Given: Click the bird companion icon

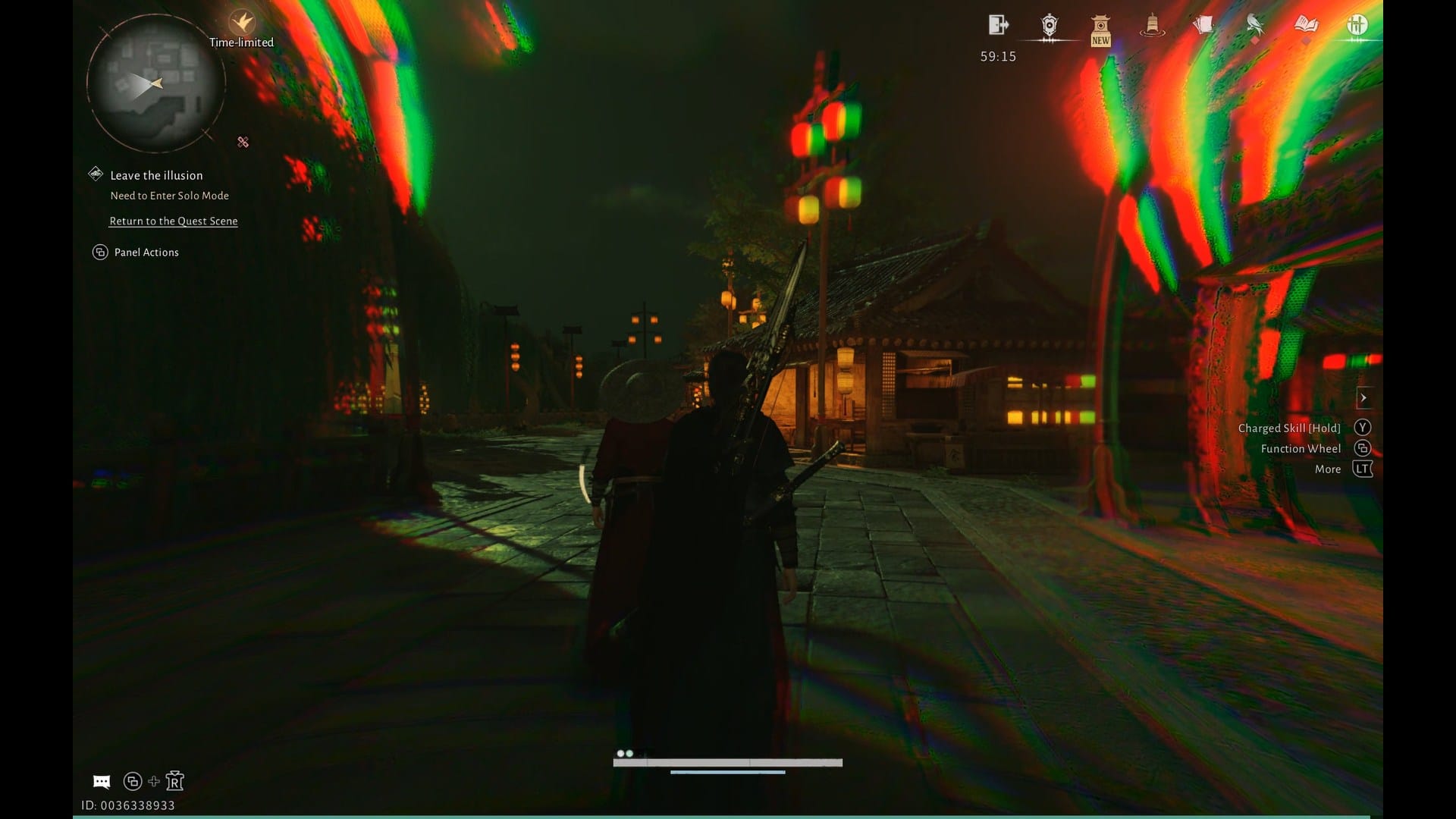Looking at the screenshot, I should [1253, 25].
